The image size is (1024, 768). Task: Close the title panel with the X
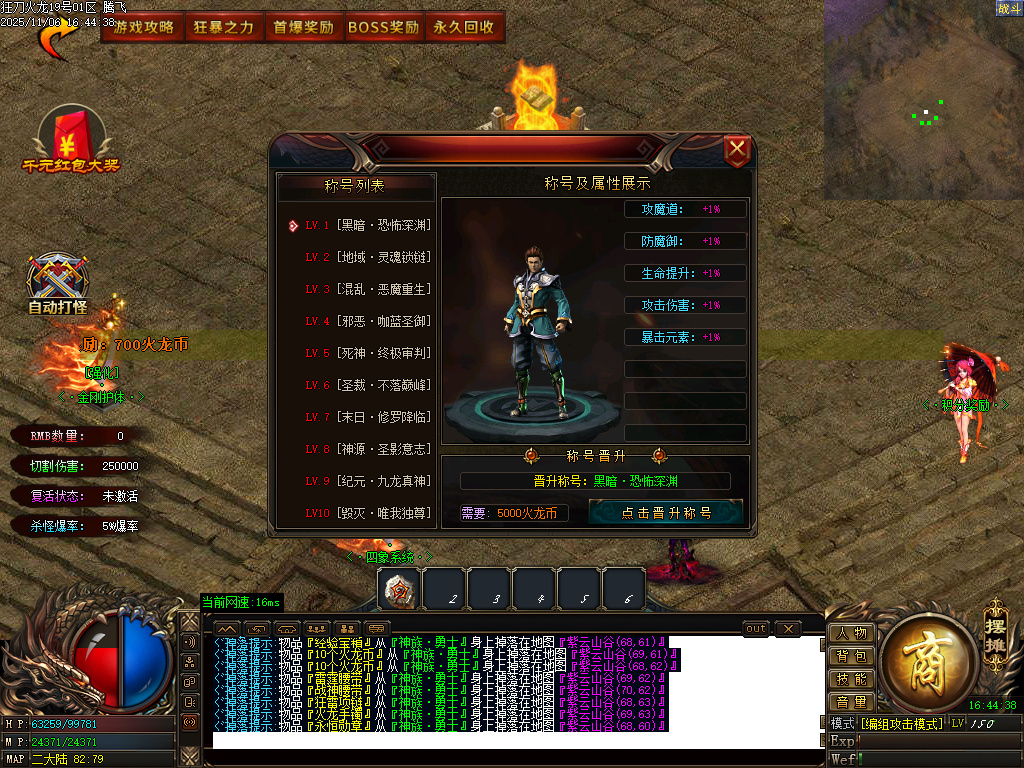pos(737,151)
